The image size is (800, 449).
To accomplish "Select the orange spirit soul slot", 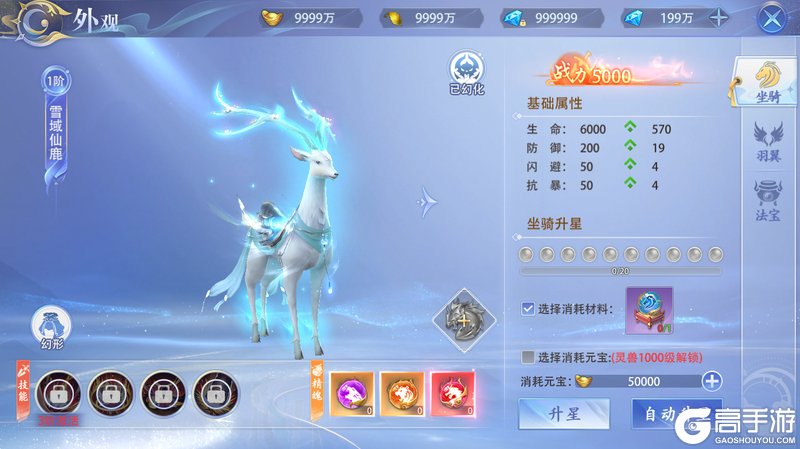I will point(401,393).
